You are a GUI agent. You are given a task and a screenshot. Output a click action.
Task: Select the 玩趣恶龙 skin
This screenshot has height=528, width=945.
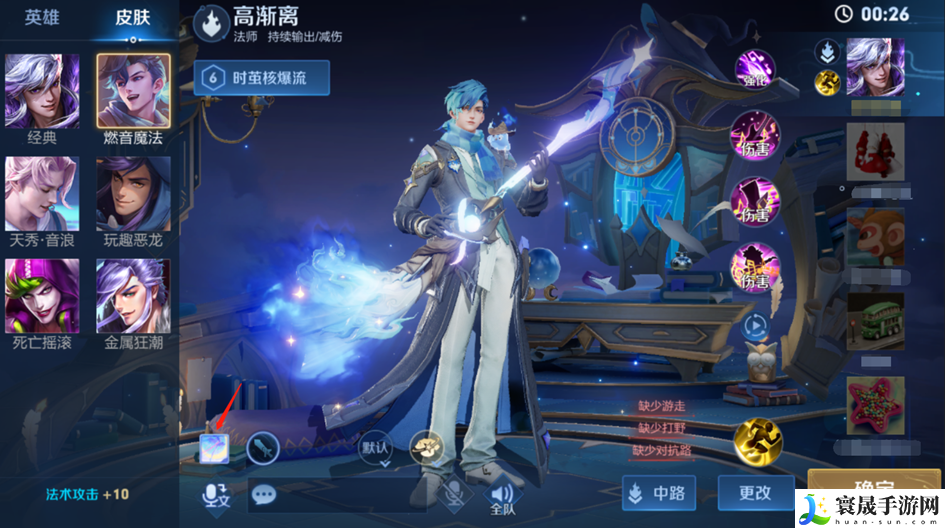(133, 194)
